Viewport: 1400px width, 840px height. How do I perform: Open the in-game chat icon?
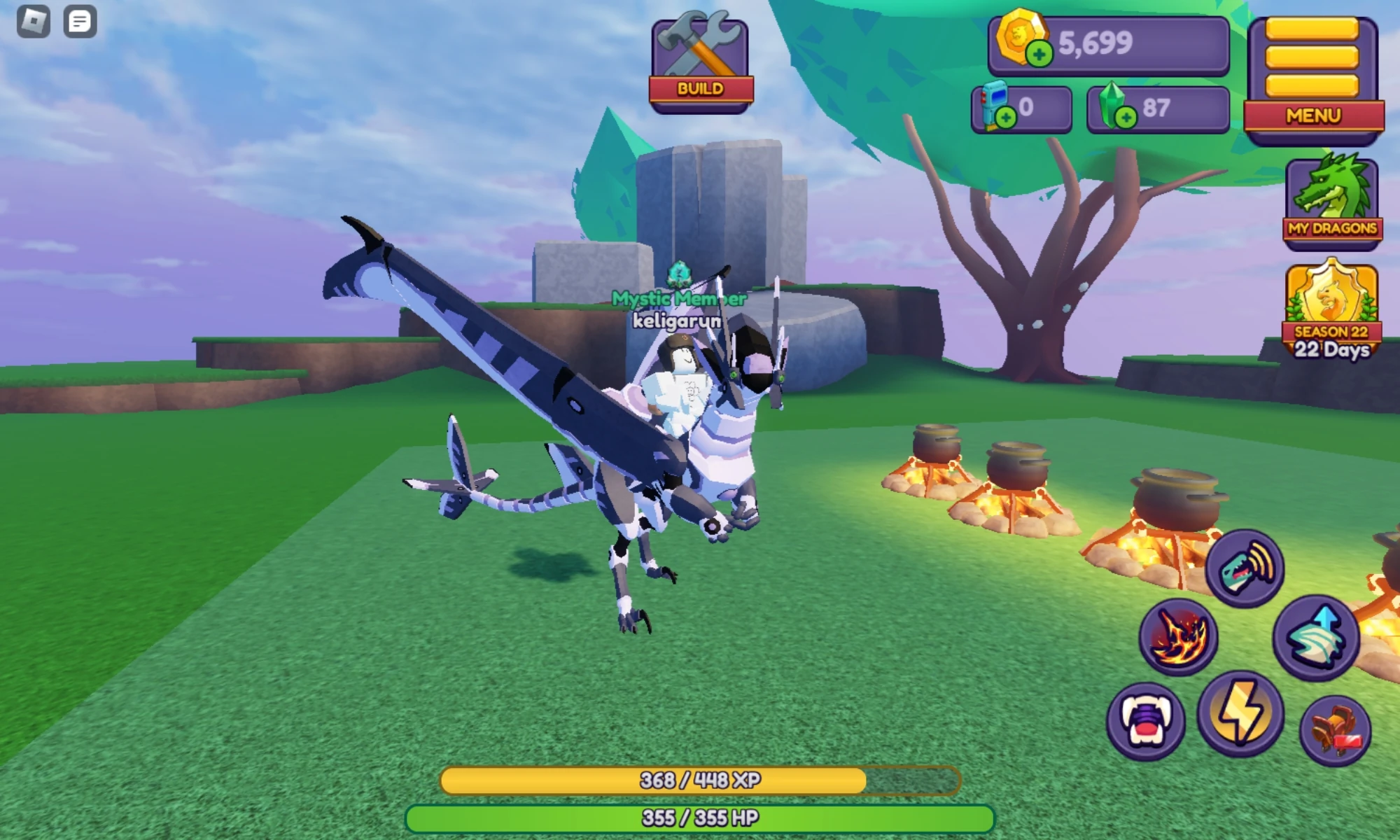pos(79,20)
